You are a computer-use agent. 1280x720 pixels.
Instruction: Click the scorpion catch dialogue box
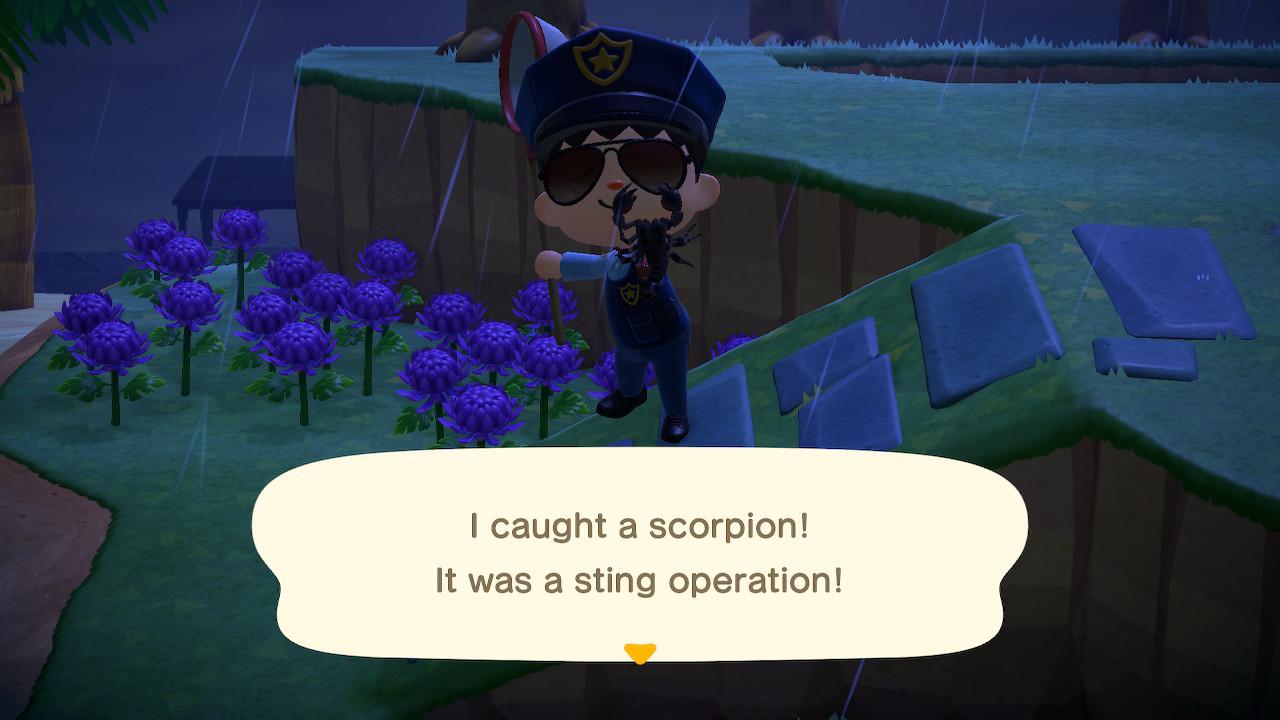(639, 553)
